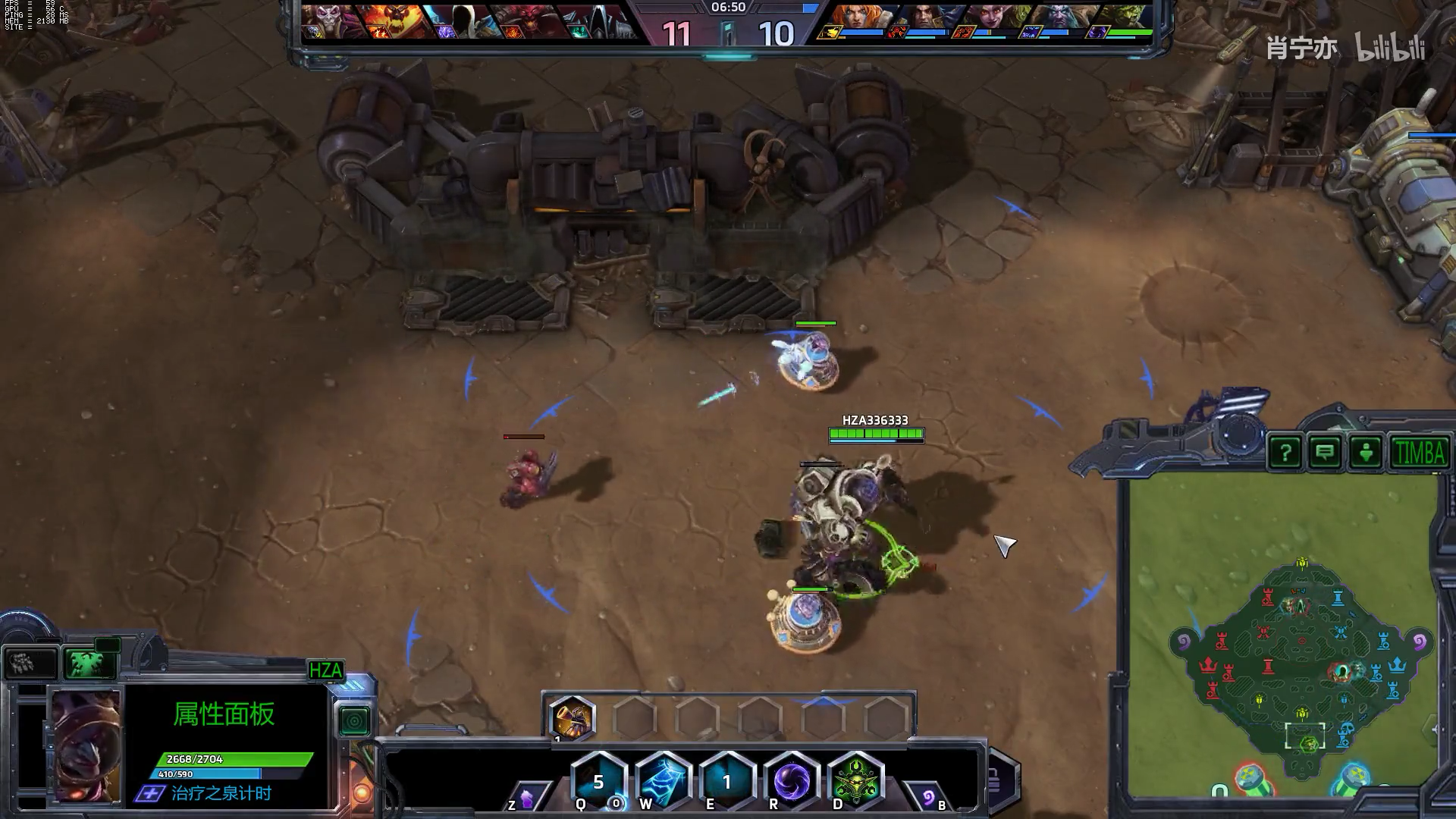The image size is (1456, 819).
Task: Use the E ability showing cooldown 1
Action: [726, 781]
